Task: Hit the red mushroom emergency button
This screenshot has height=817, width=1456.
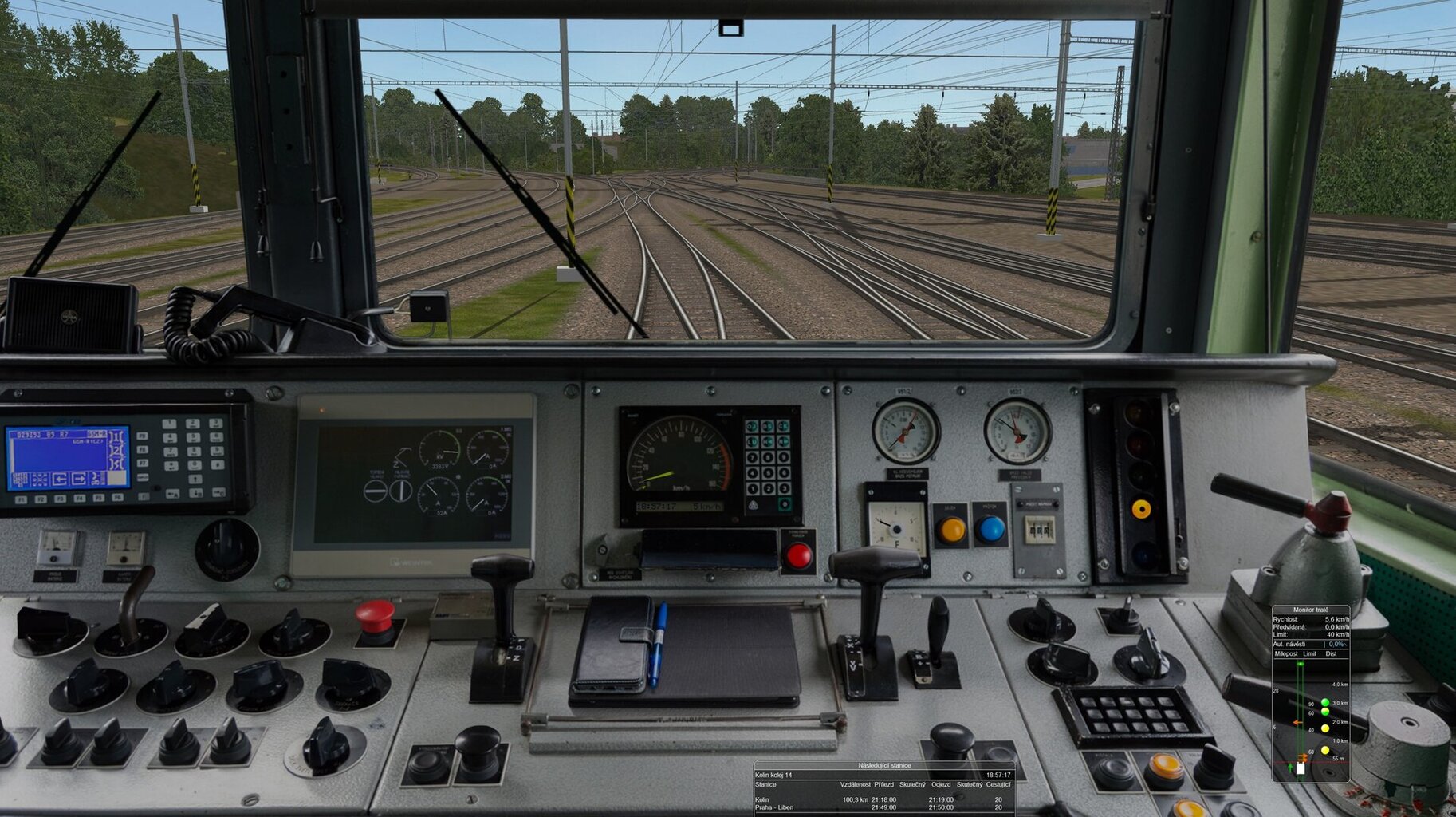Action: 375,617
